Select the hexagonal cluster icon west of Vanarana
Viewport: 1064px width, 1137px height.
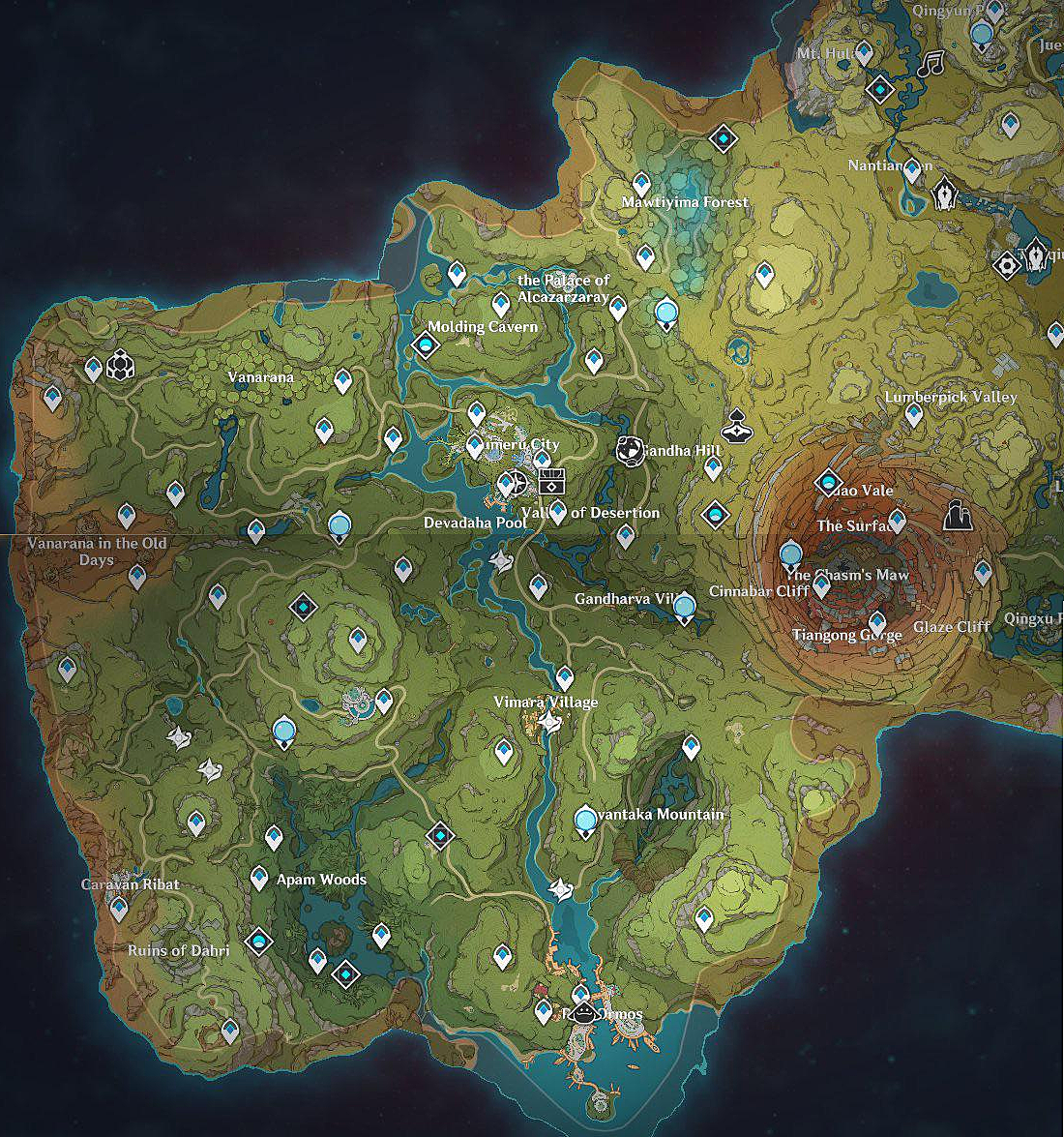coord(120,365)
